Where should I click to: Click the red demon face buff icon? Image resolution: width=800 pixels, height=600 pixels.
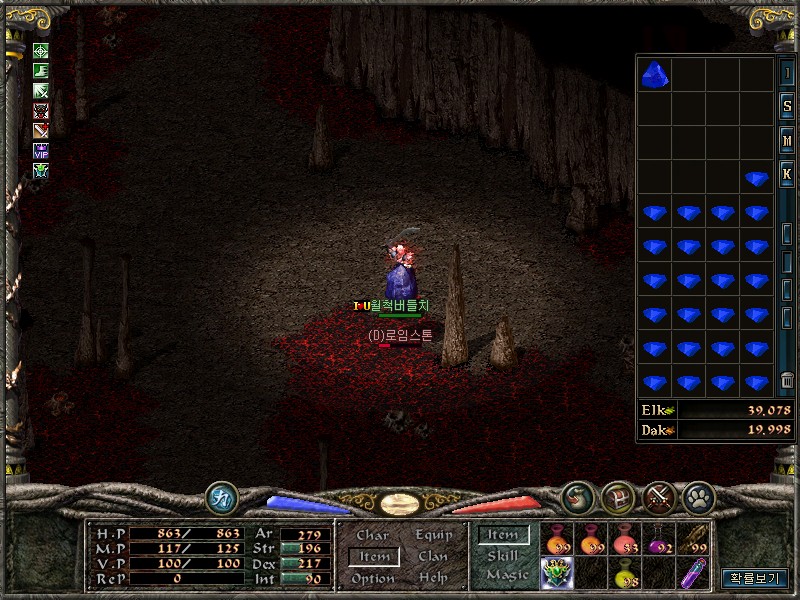pos(41,110)
